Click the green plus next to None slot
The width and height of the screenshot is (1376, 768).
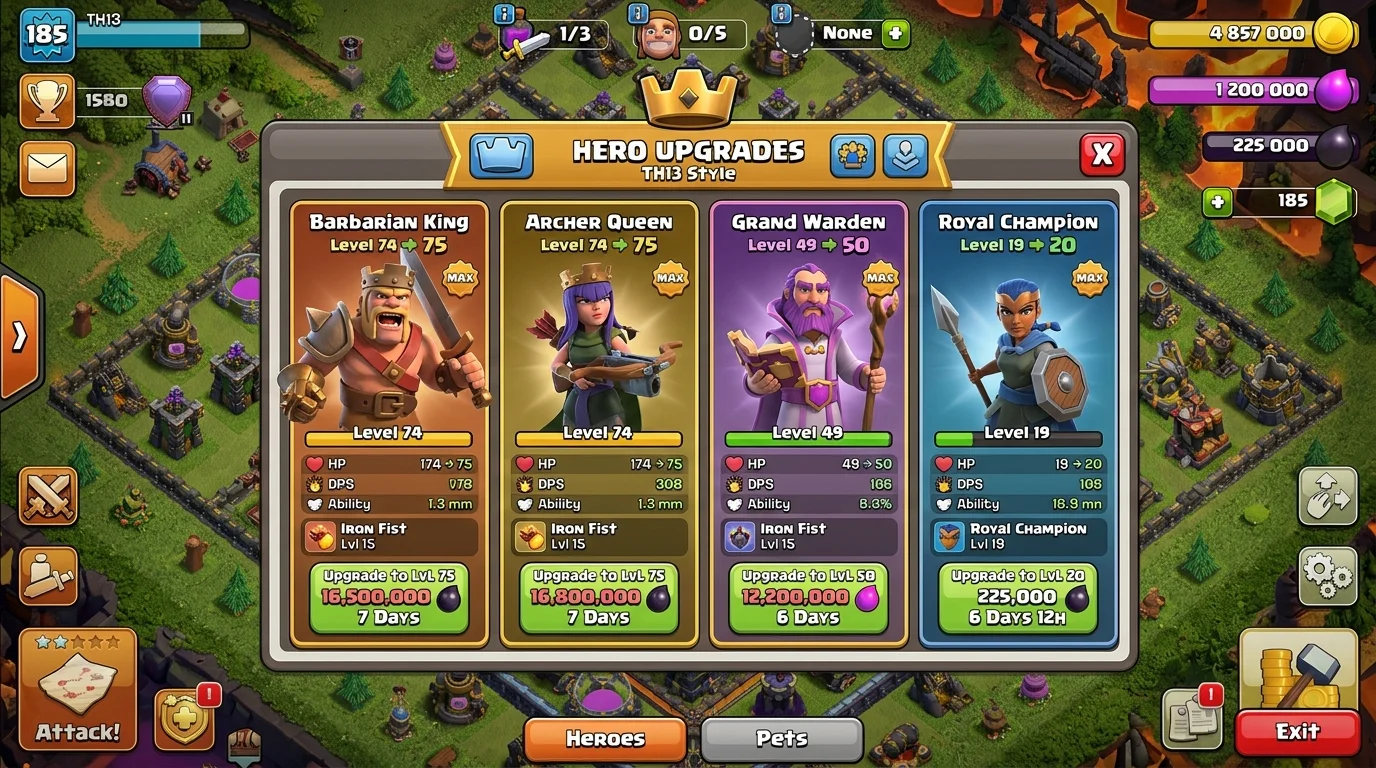[898, 33]
